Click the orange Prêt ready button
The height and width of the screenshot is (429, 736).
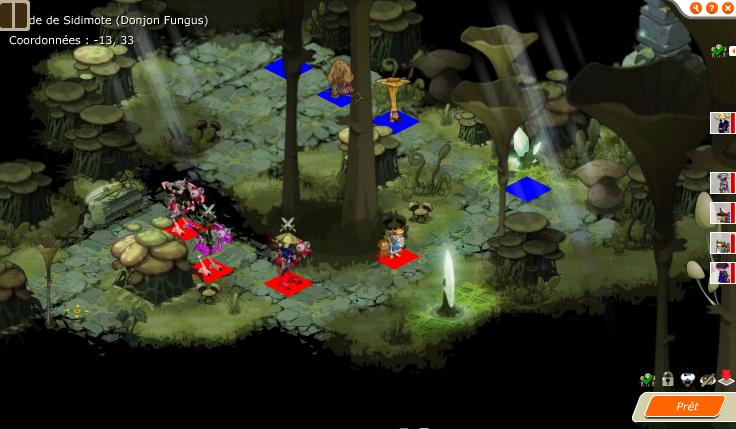pyautogui.click(x=686, y=406)
